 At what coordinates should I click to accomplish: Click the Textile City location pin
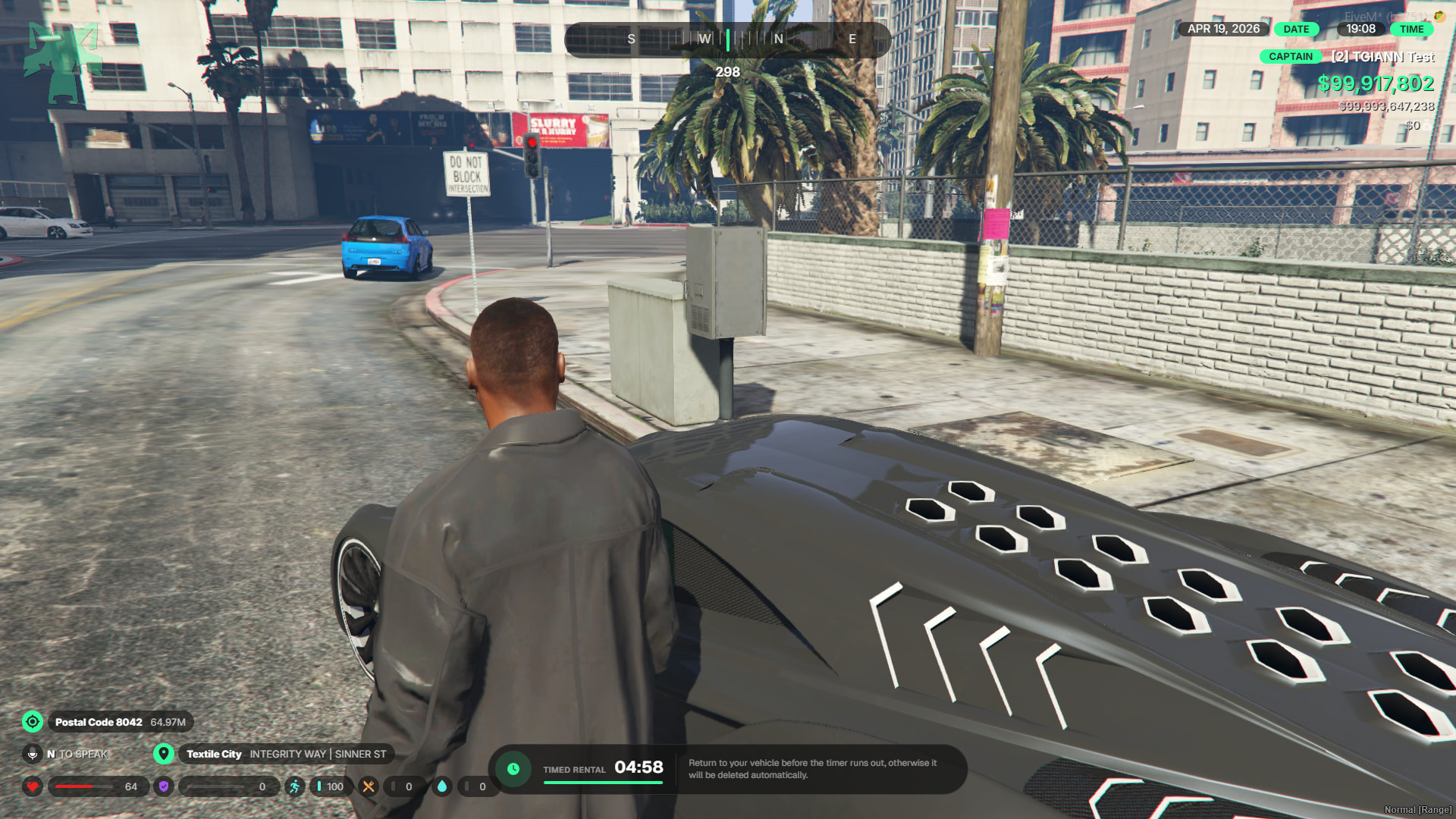(x=164, y=754)
